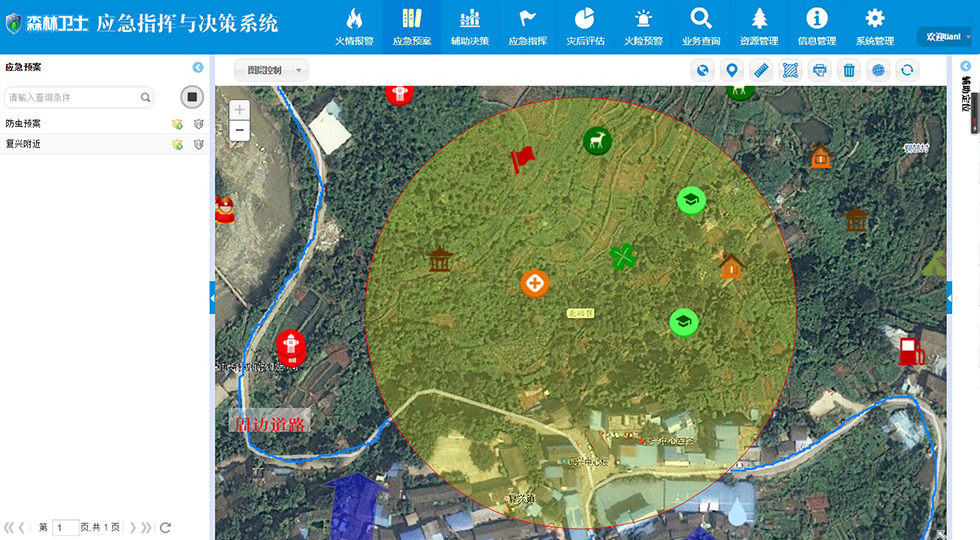Open the 信息管理 info section

coord(817,26)
